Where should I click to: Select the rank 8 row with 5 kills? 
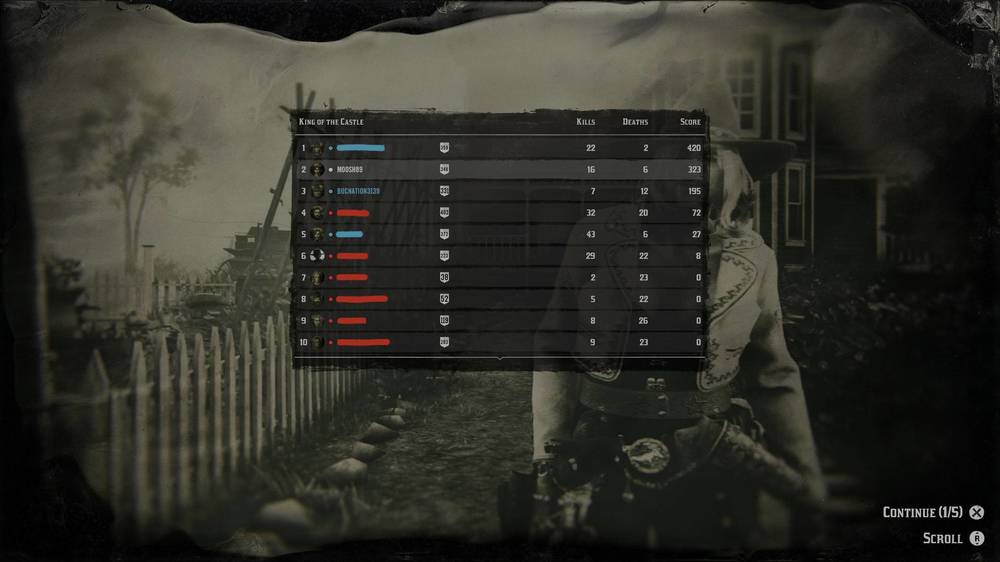[500, 299]
